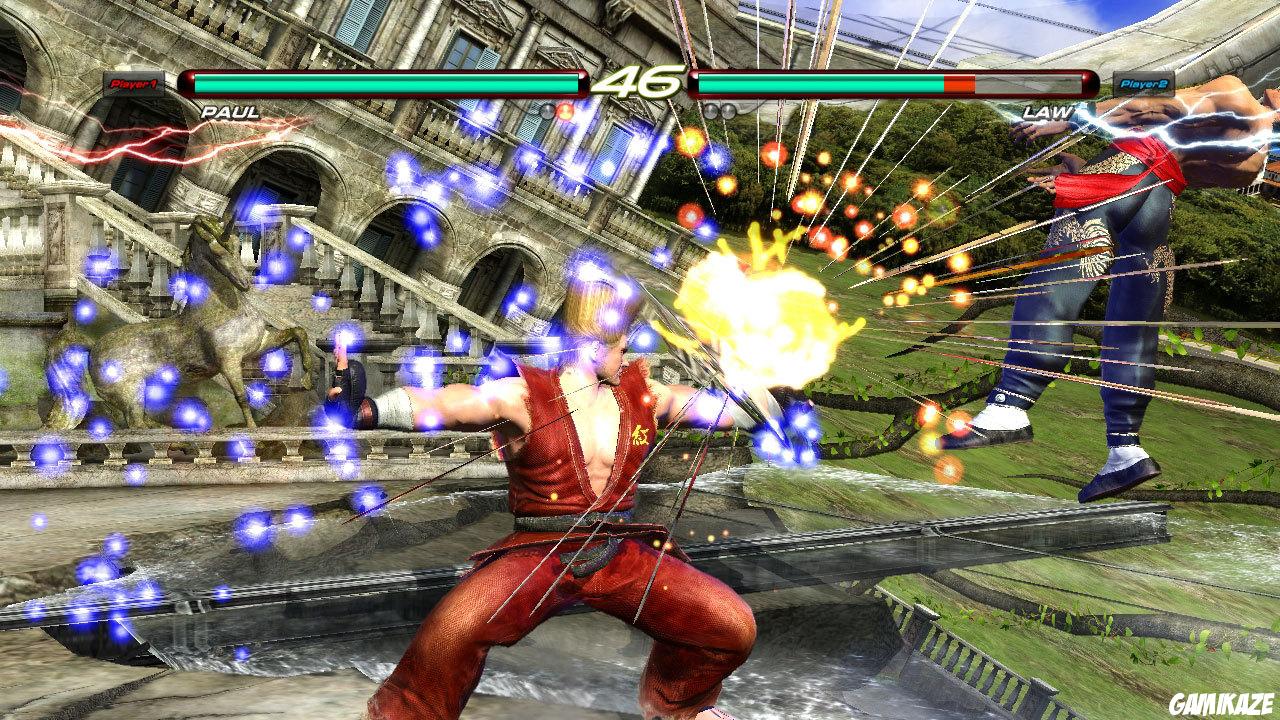Screen dimensions: 1280x720
Task: Click Paul's empty round-win marker
Action: click(547, 112)
